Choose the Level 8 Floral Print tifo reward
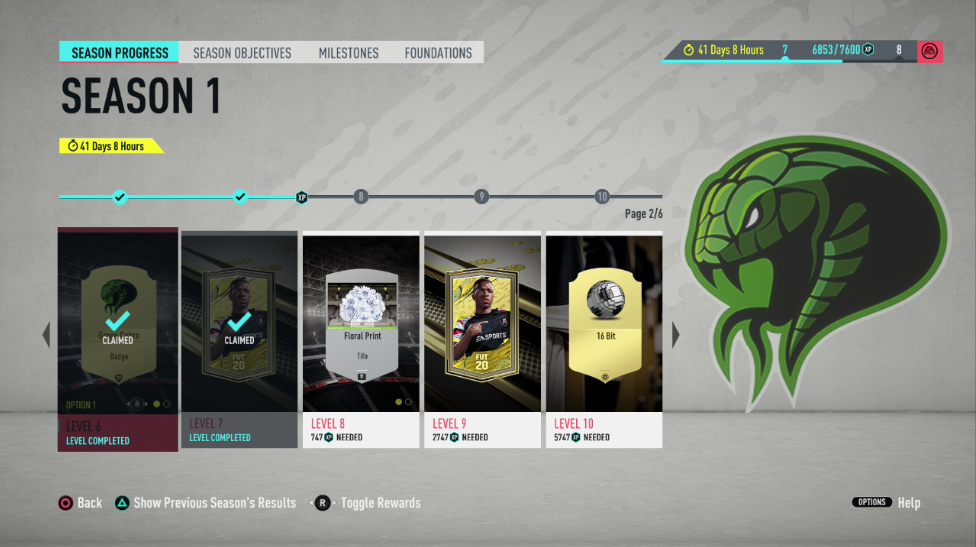 [361, 338]
